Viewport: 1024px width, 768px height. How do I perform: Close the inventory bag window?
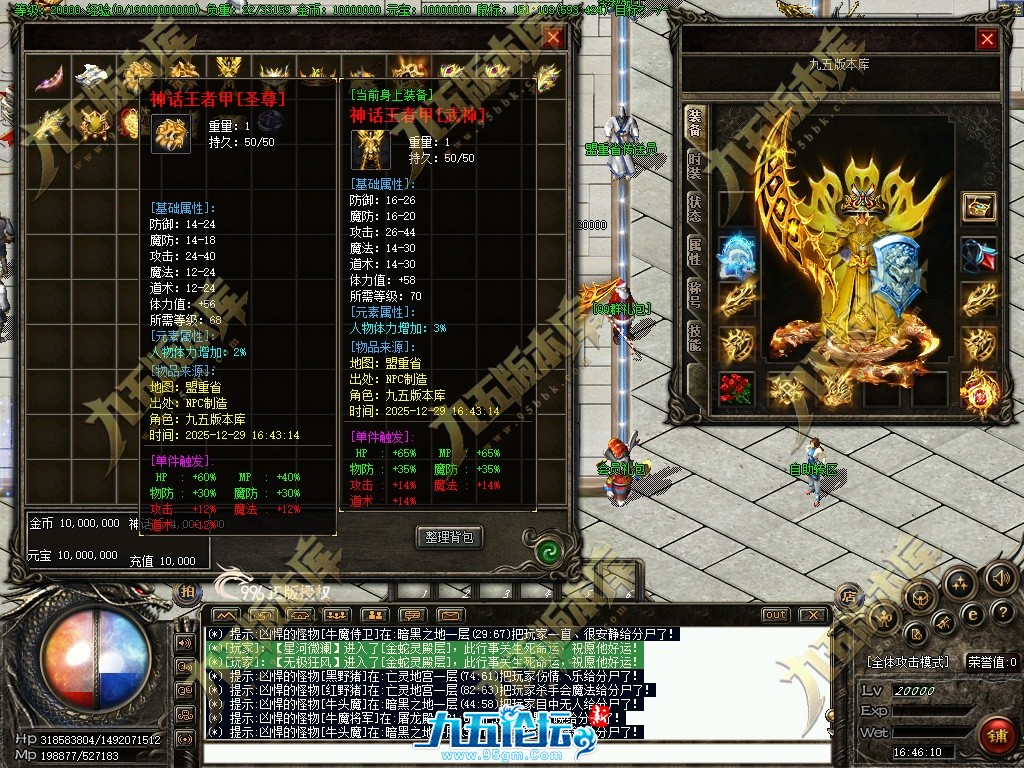click(x=553, y=38)
